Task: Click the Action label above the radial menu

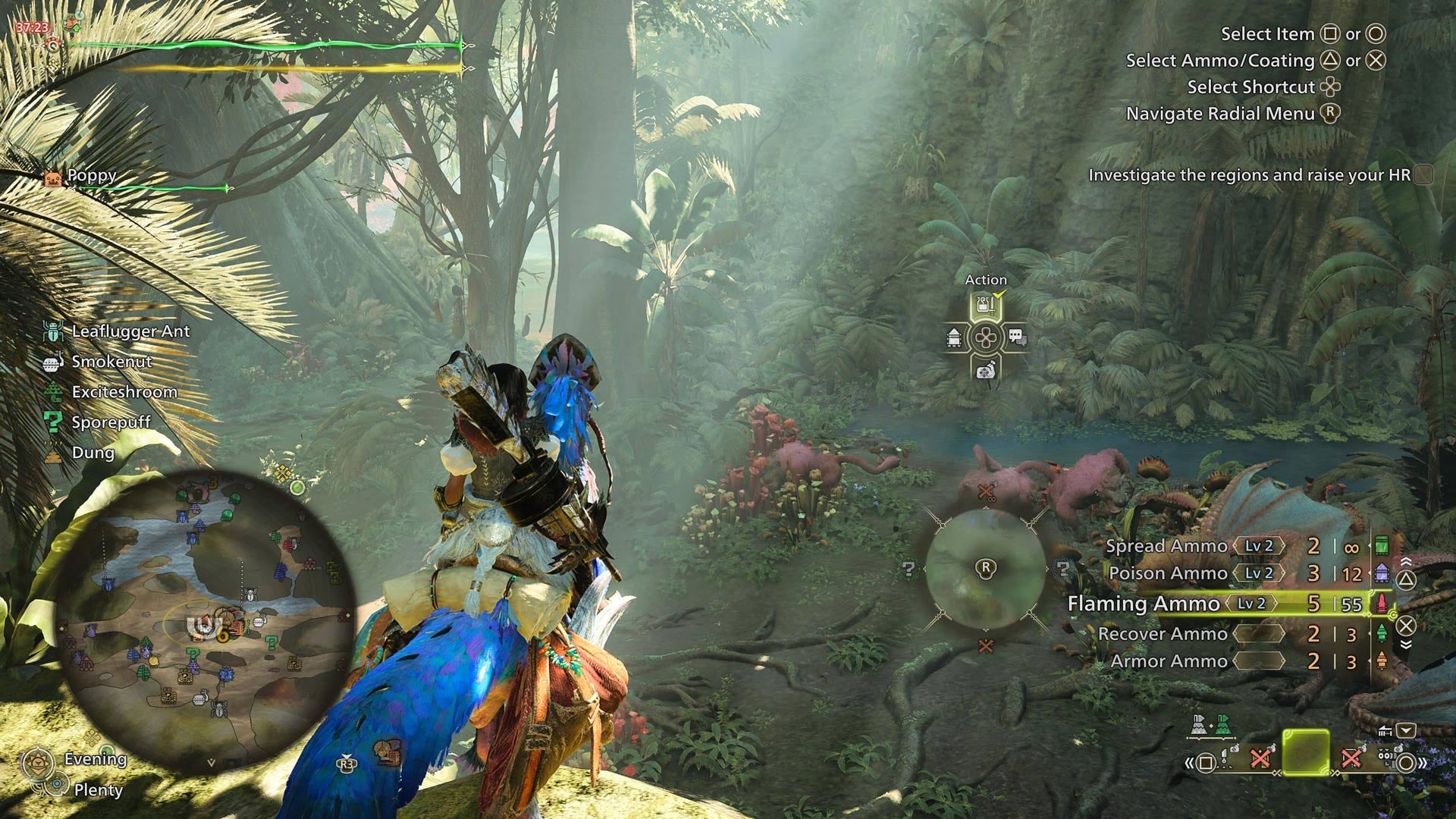Action: coord(986,279)
